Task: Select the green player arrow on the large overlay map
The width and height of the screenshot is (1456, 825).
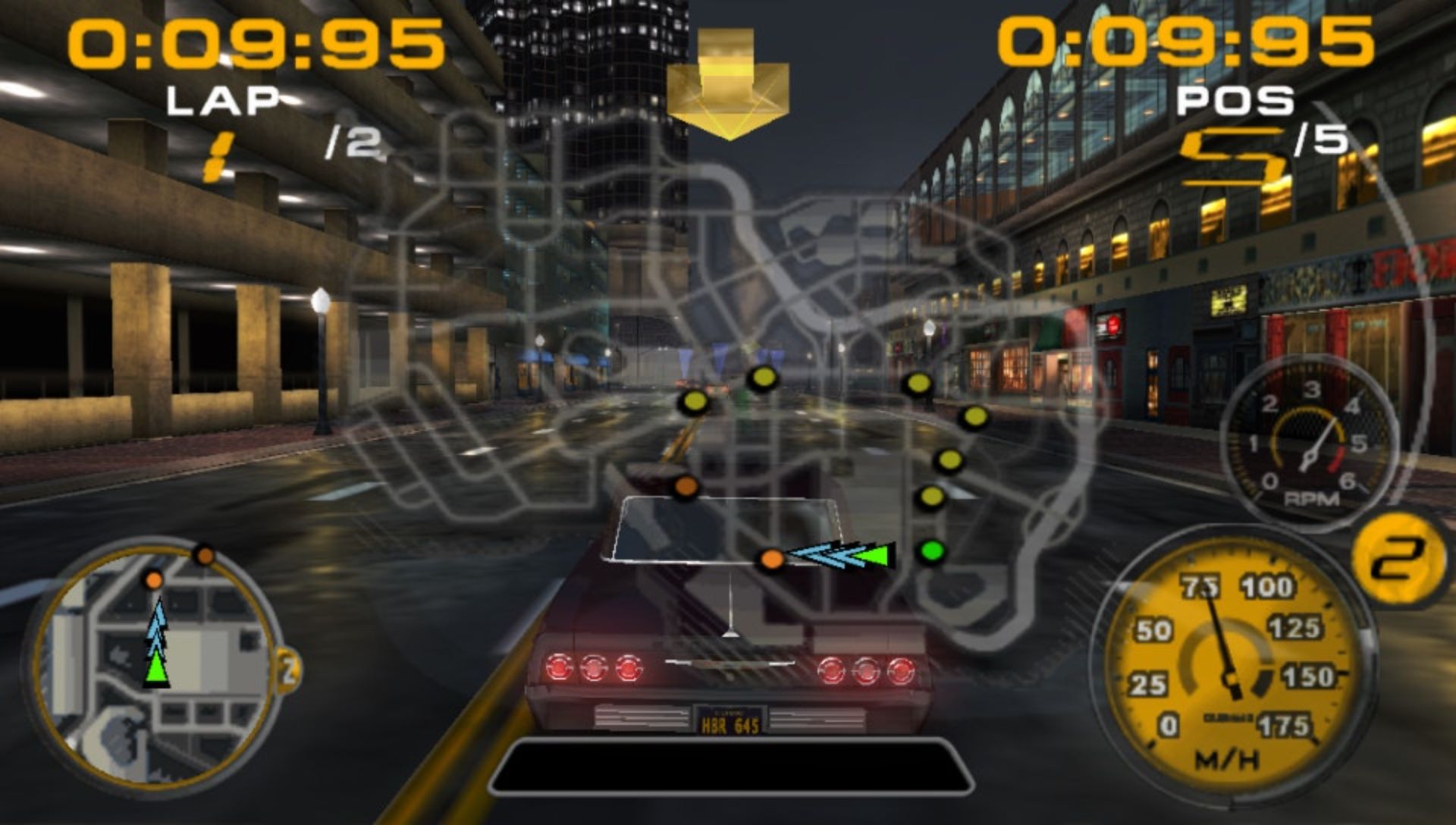Action: [875, 555]
